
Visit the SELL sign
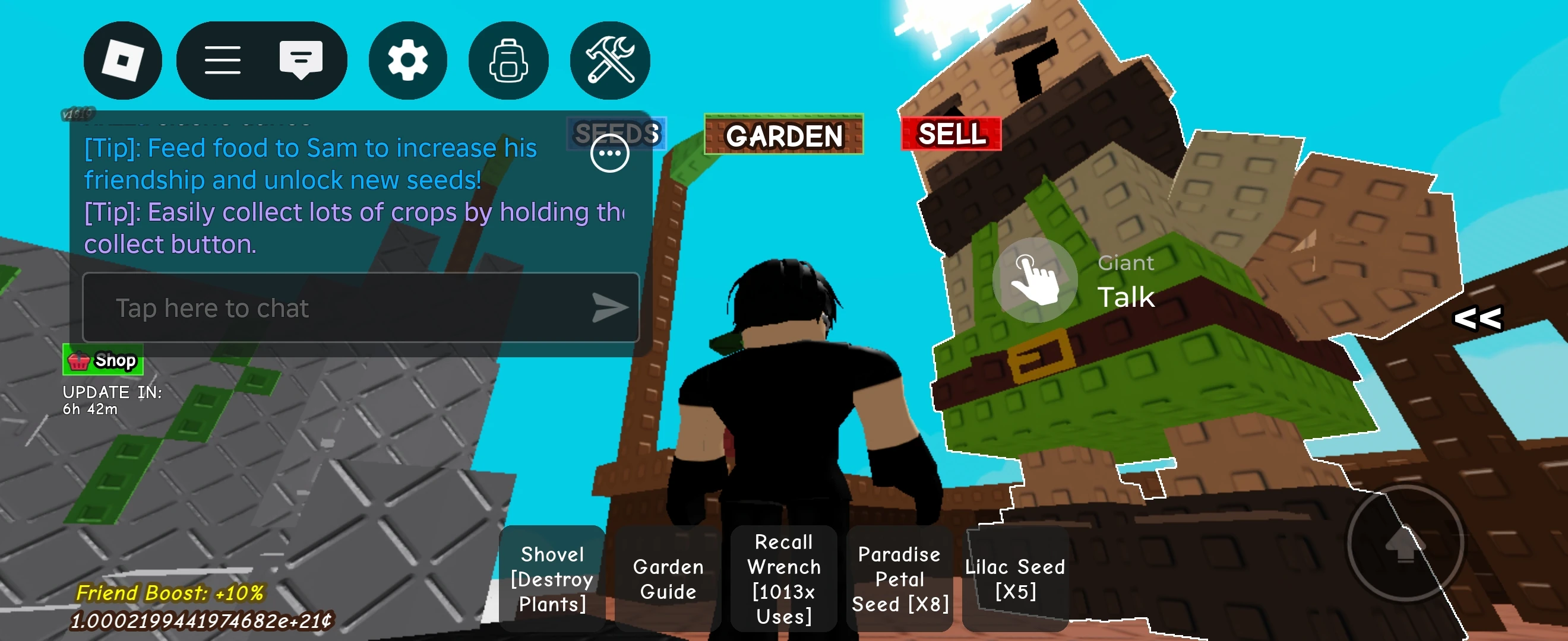click(x=951, y=135)
